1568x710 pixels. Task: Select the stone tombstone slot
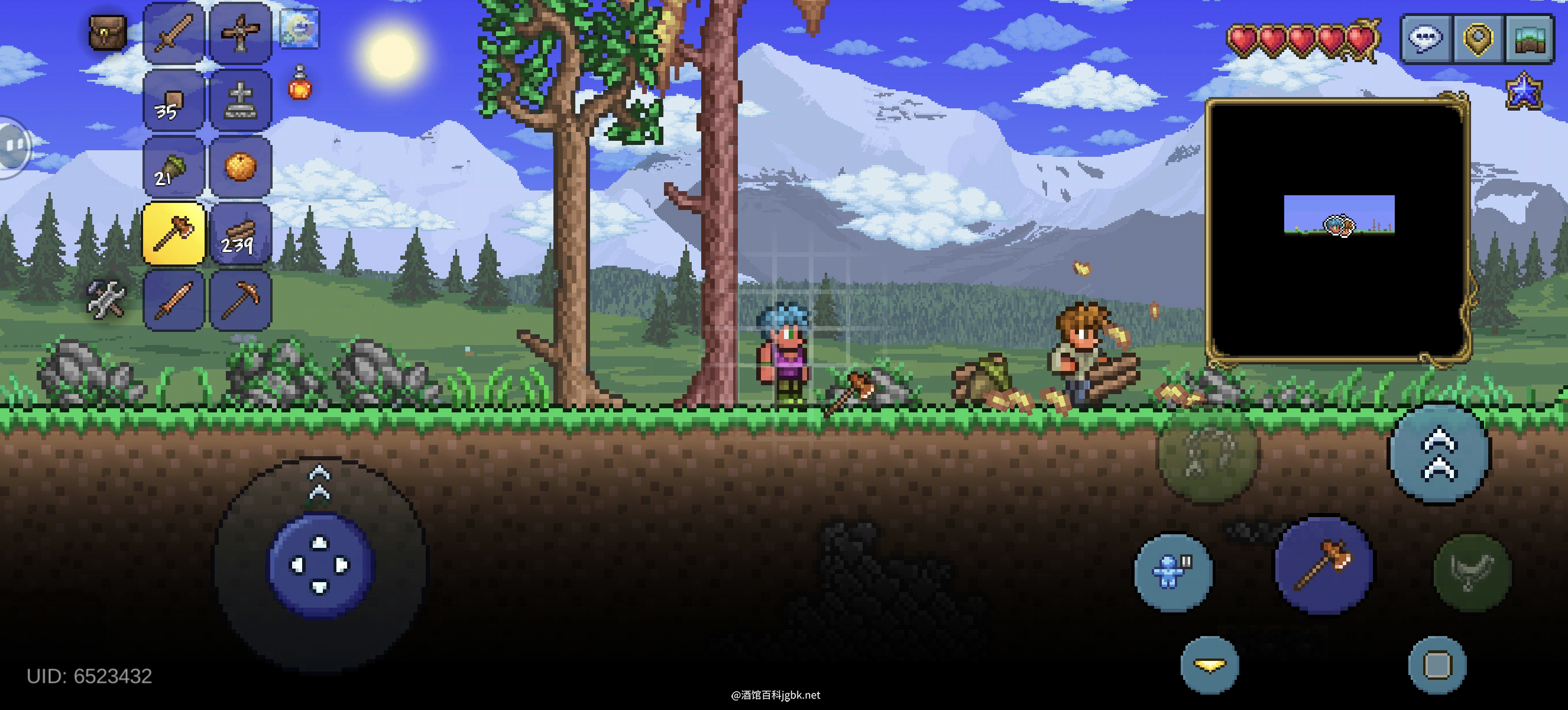tap(241, 101)
